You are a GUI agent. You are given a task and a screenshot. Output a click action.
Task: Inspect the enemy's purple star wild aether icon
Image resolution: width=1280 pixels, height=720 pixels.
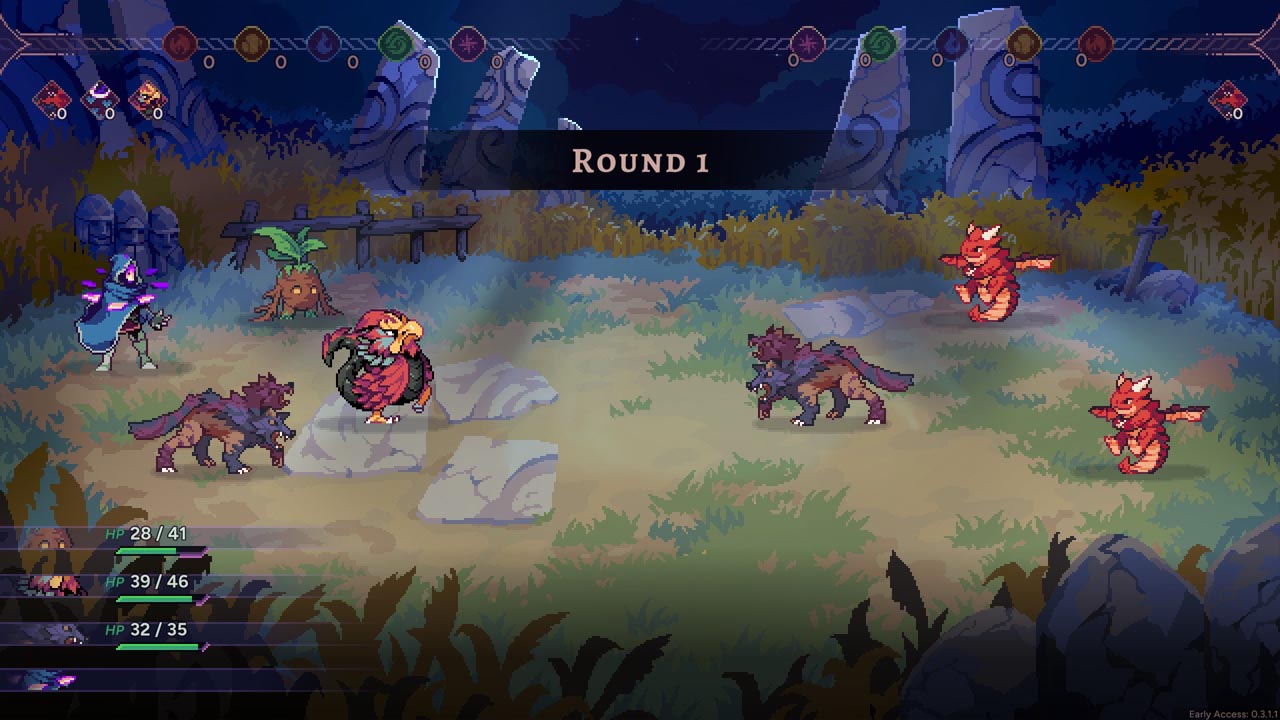click(x=807, y=44)
